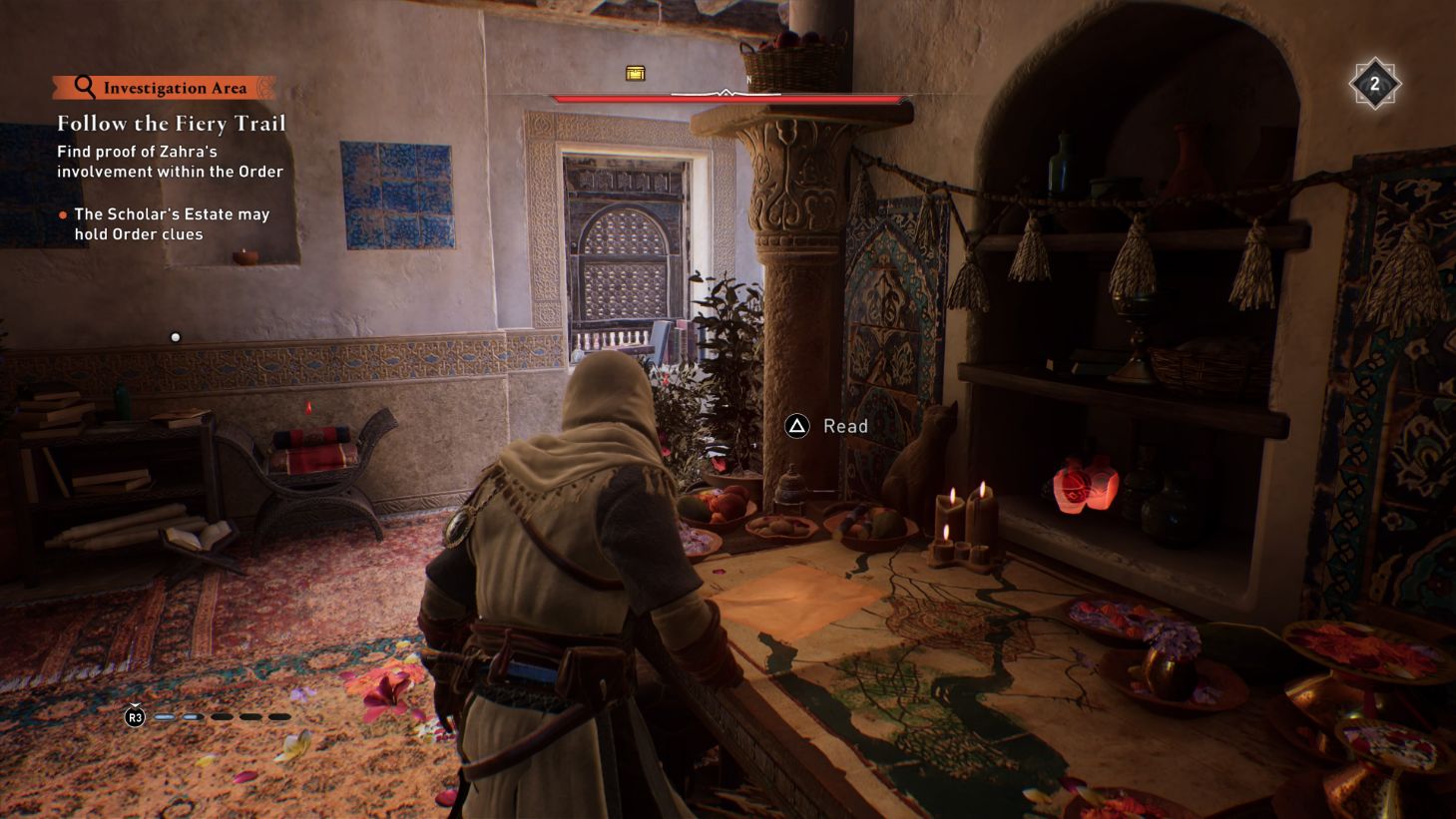Click the Follow the Fiery Trail title
1456x819 pixels.
pos(172,124)
